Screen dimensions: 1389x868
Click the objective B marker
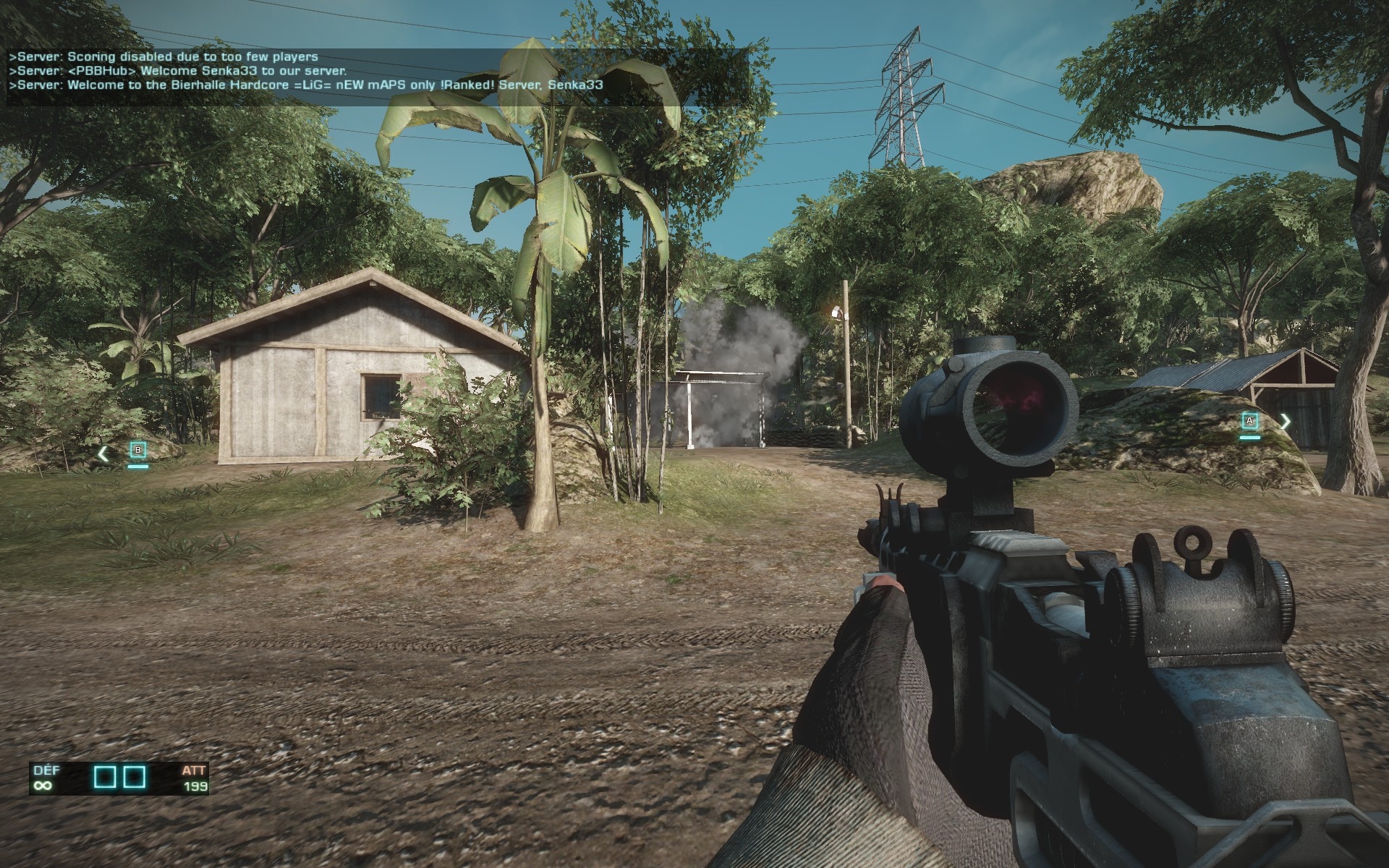(x=138, y=451)
